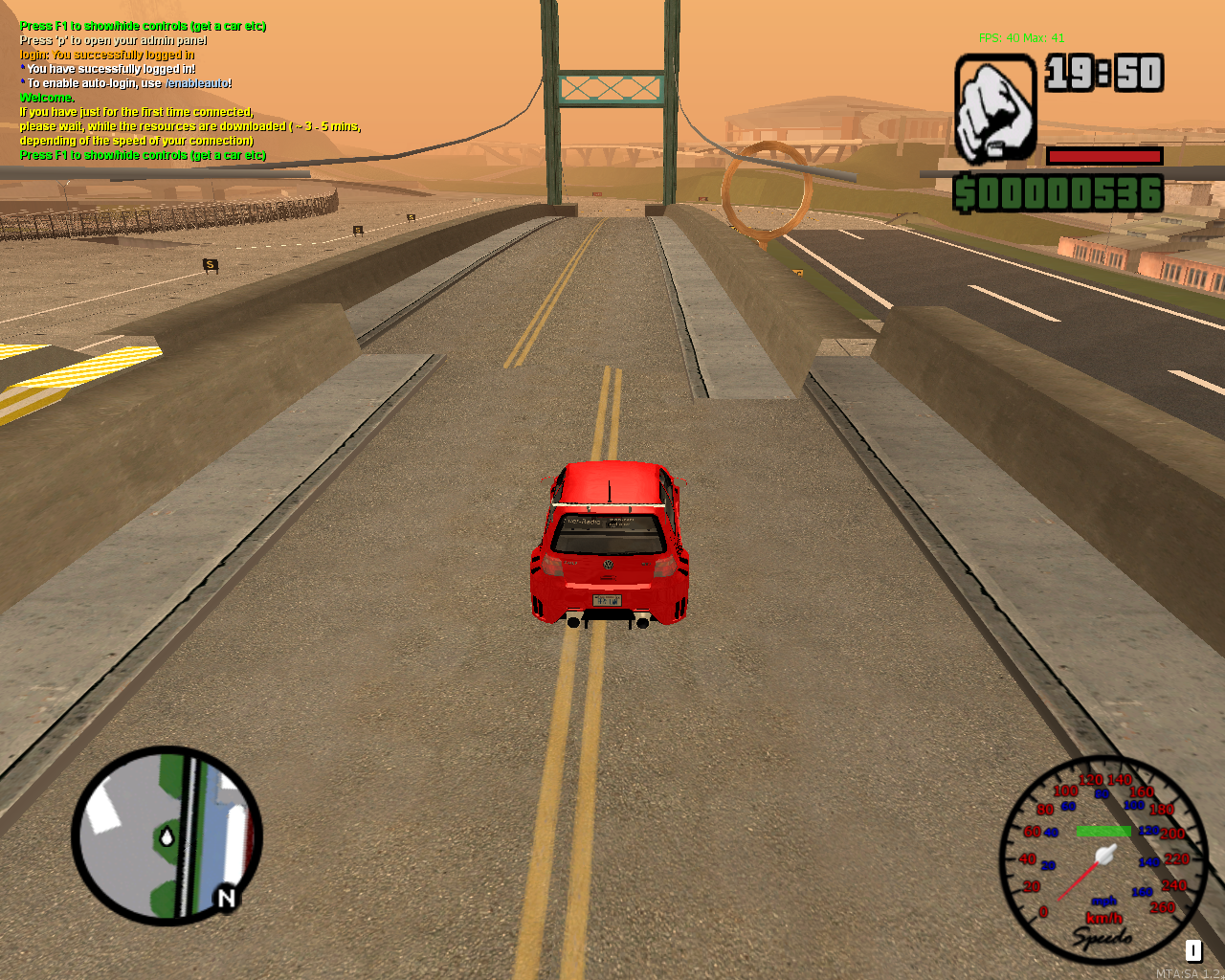Click the white 'I' indicator near the speedometer

[x=1192, y=951]
